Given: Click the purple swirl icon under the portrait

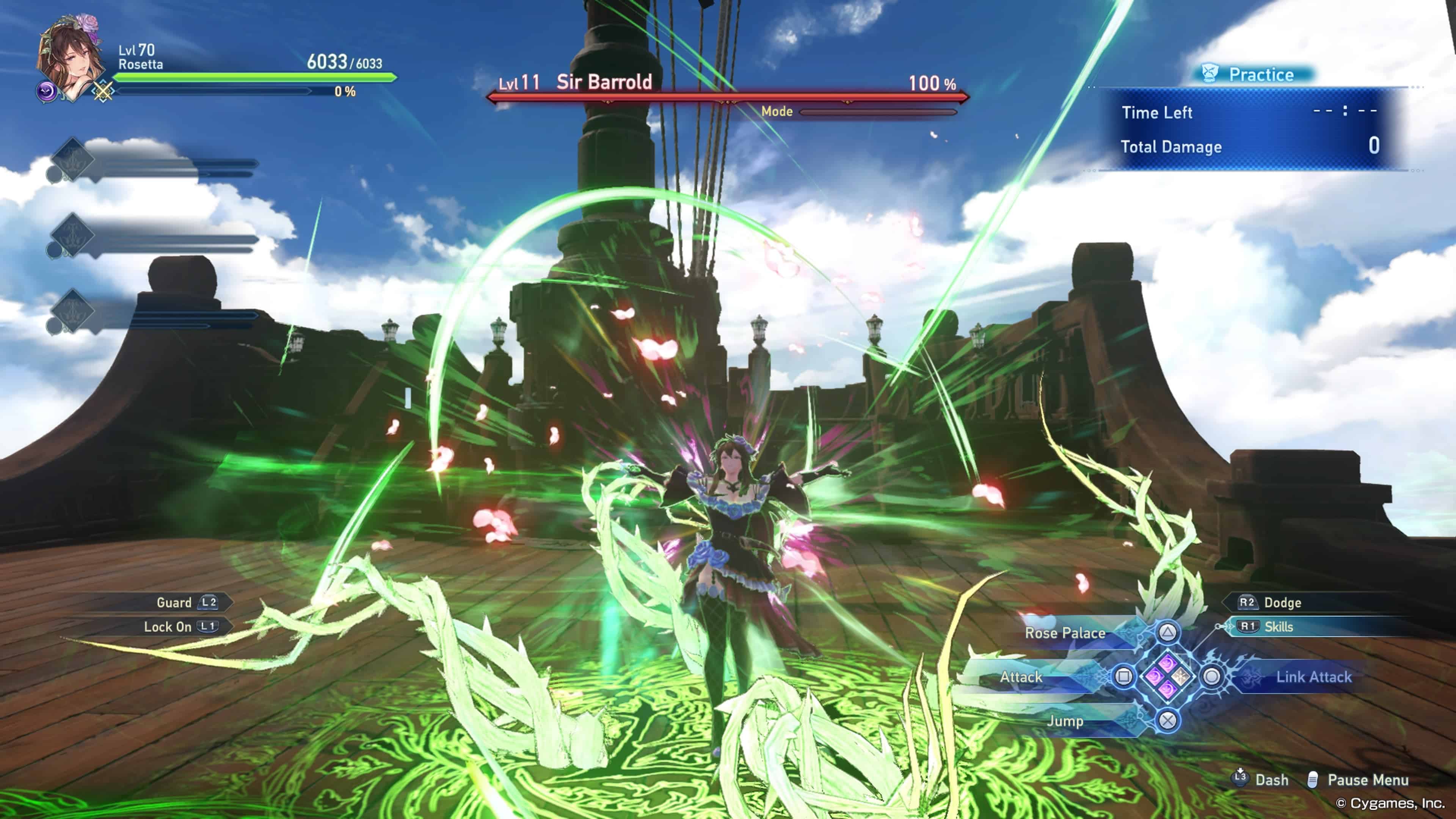Looking at the screenshot, I should (46, 91).
